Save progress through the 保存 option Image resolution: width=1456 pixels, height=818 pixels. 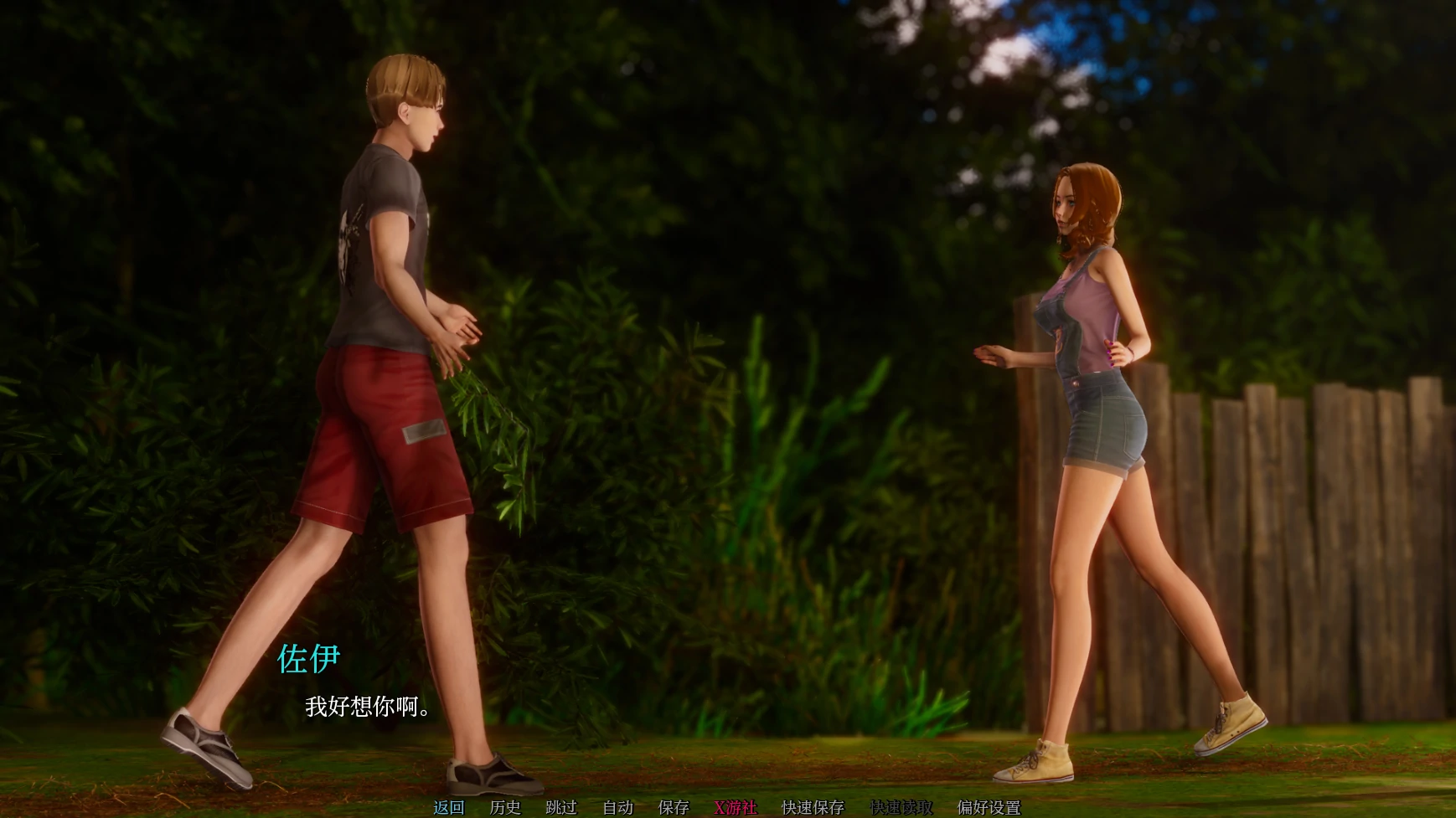click(x=674, y=808)
